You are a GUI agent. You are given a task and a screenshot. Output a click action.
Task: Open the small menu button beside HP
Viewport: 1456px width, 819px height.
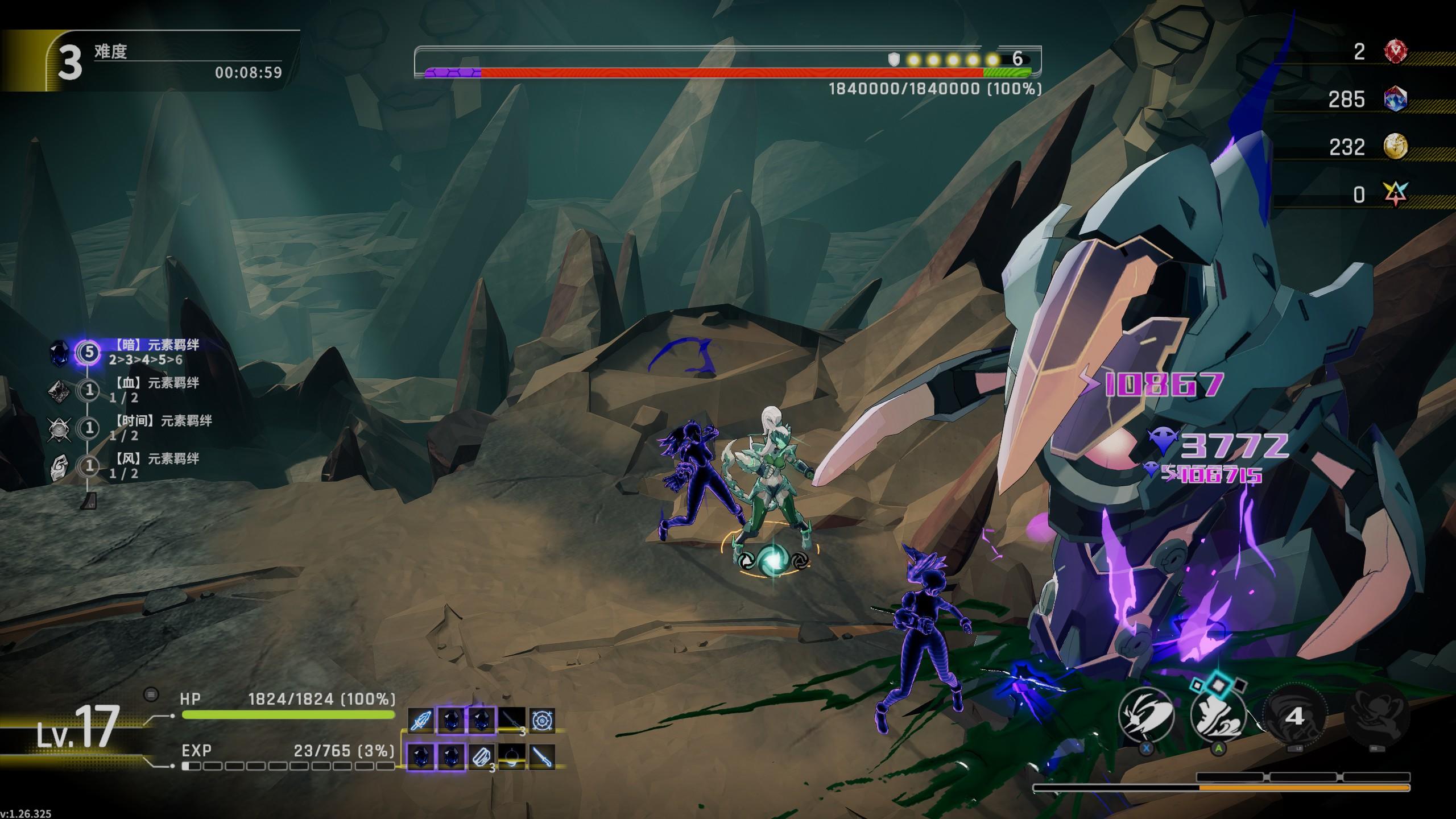click(x=151, y=694)
